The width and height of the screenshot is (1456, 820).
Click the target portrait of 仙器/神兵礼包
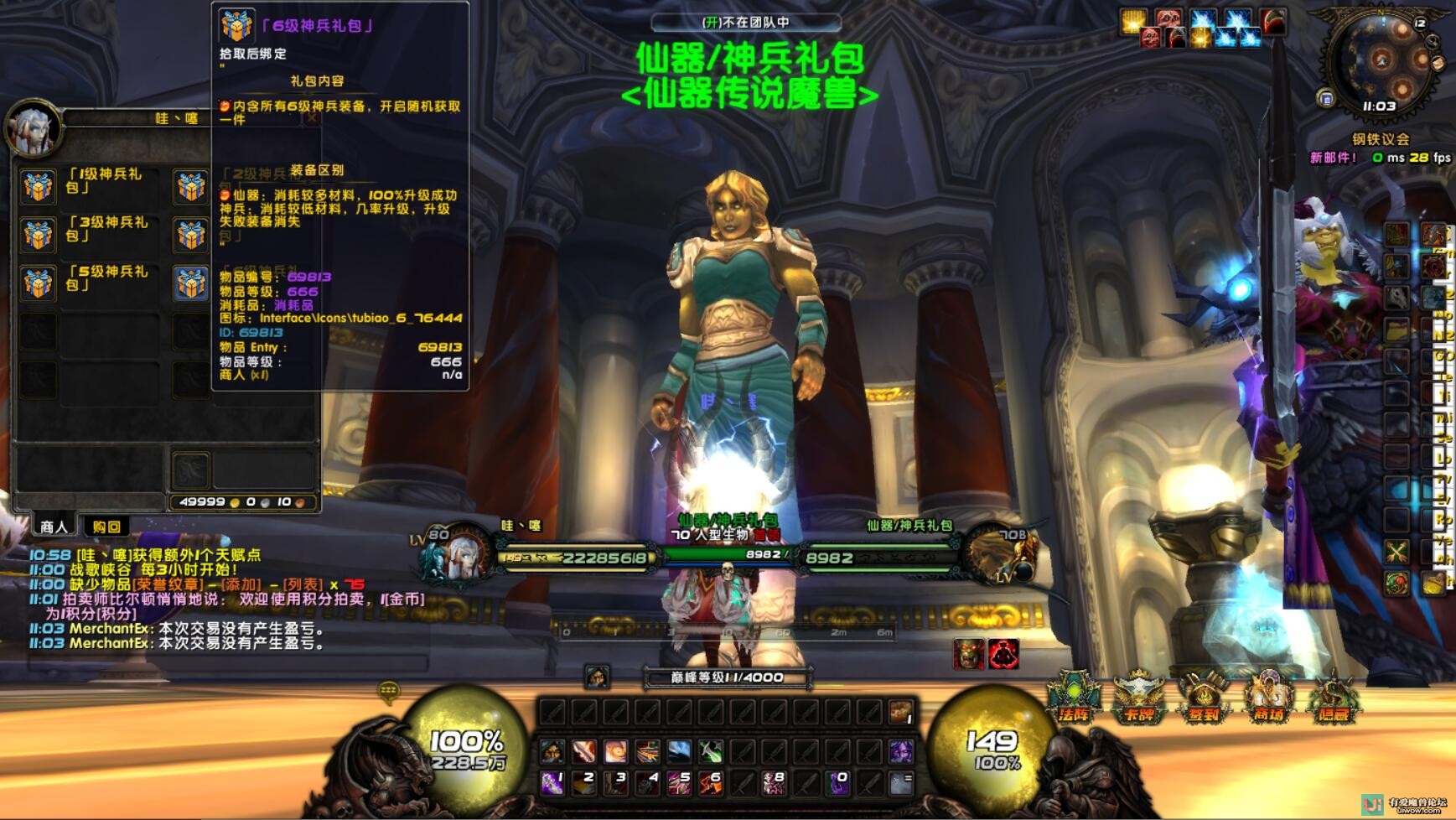pyautogui.click(x=1000, y=555)
